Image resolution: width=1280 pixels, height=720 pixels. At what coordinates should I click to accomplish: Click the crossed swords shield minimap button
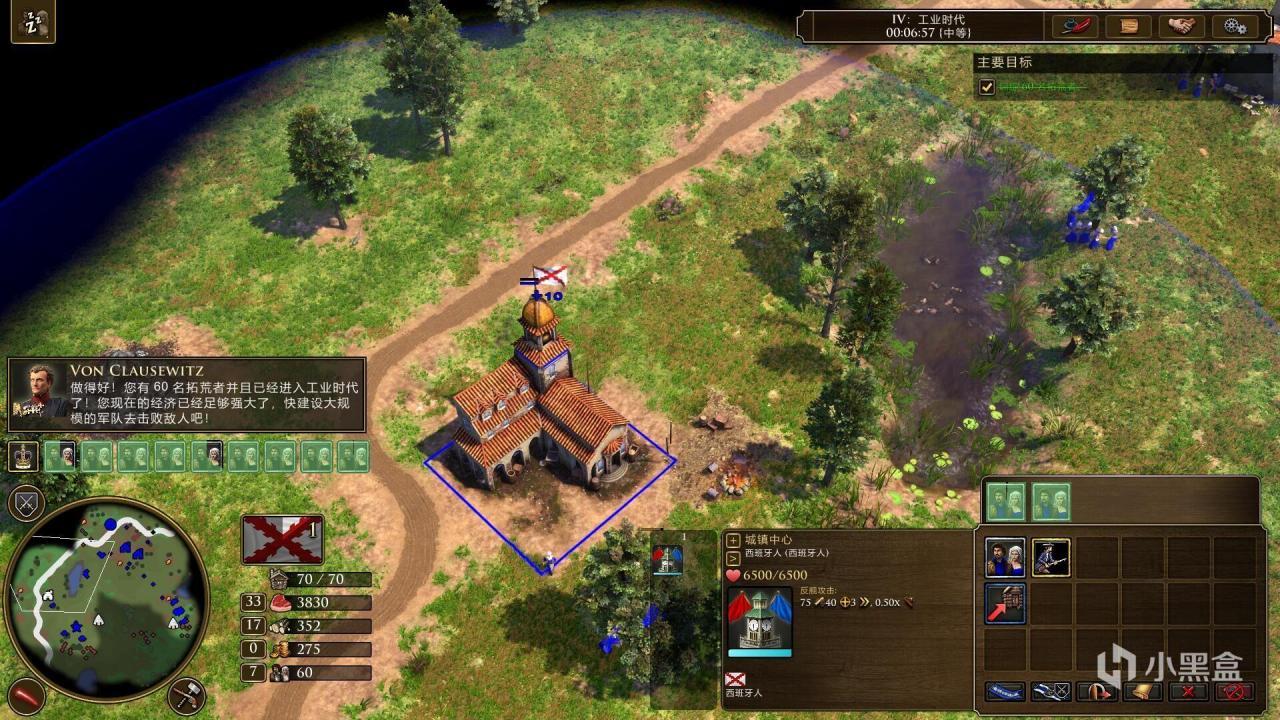[26, 503]
